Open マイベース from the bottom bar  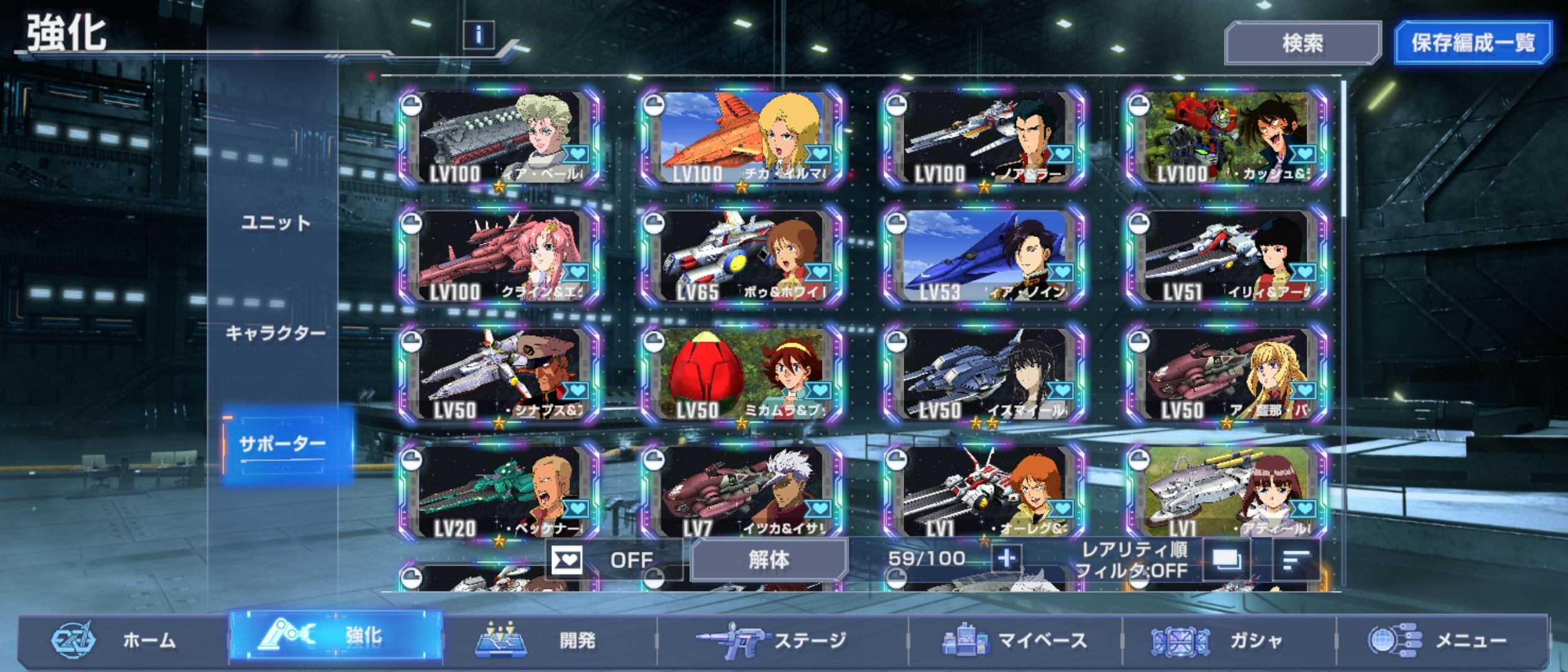pos(1015,640)
